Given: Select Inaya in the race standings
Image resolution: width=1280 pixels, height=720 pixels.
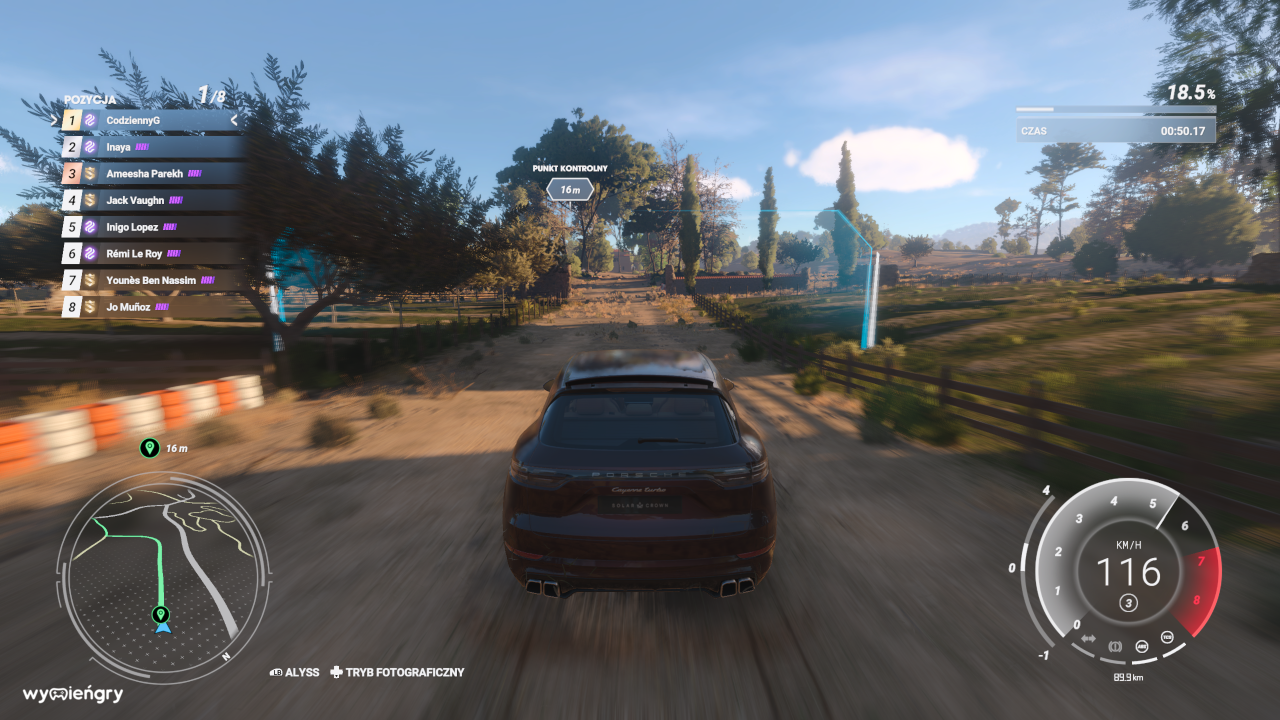Looking at the screenshot, I should coord(150,147).
